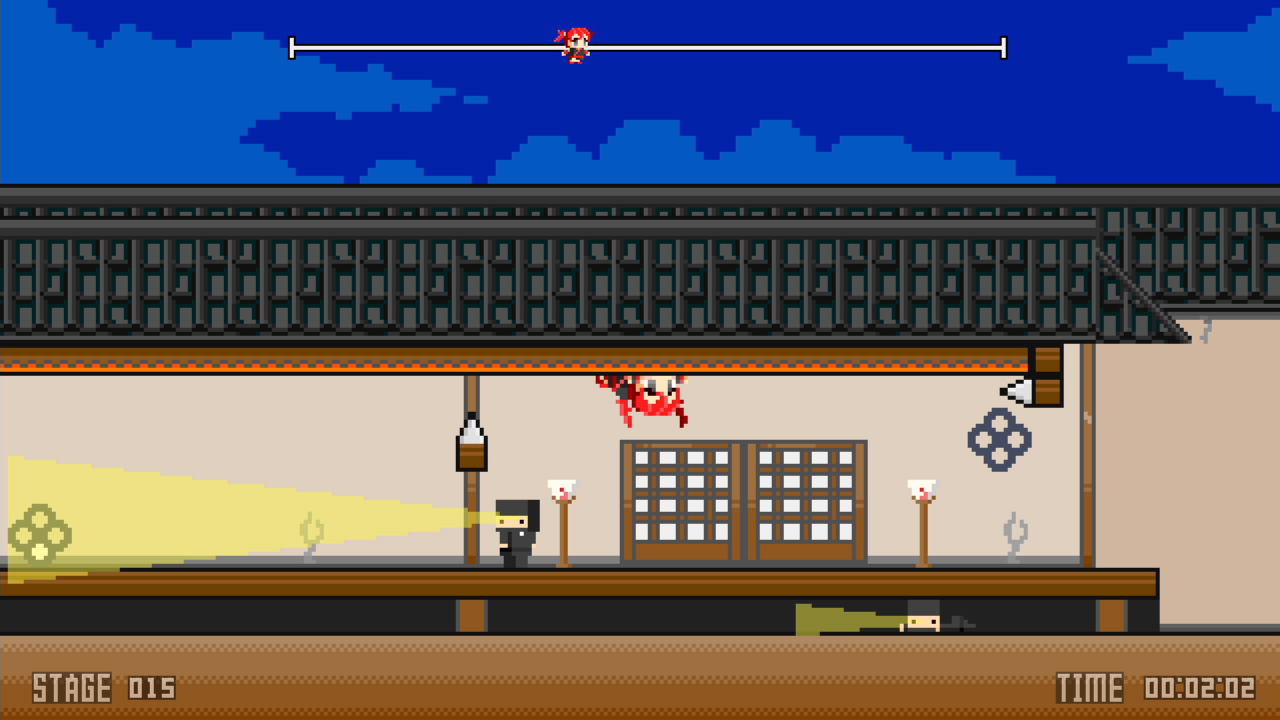Click the TIME label in the status bar
1280x720 pixels.
[1090, 688]
